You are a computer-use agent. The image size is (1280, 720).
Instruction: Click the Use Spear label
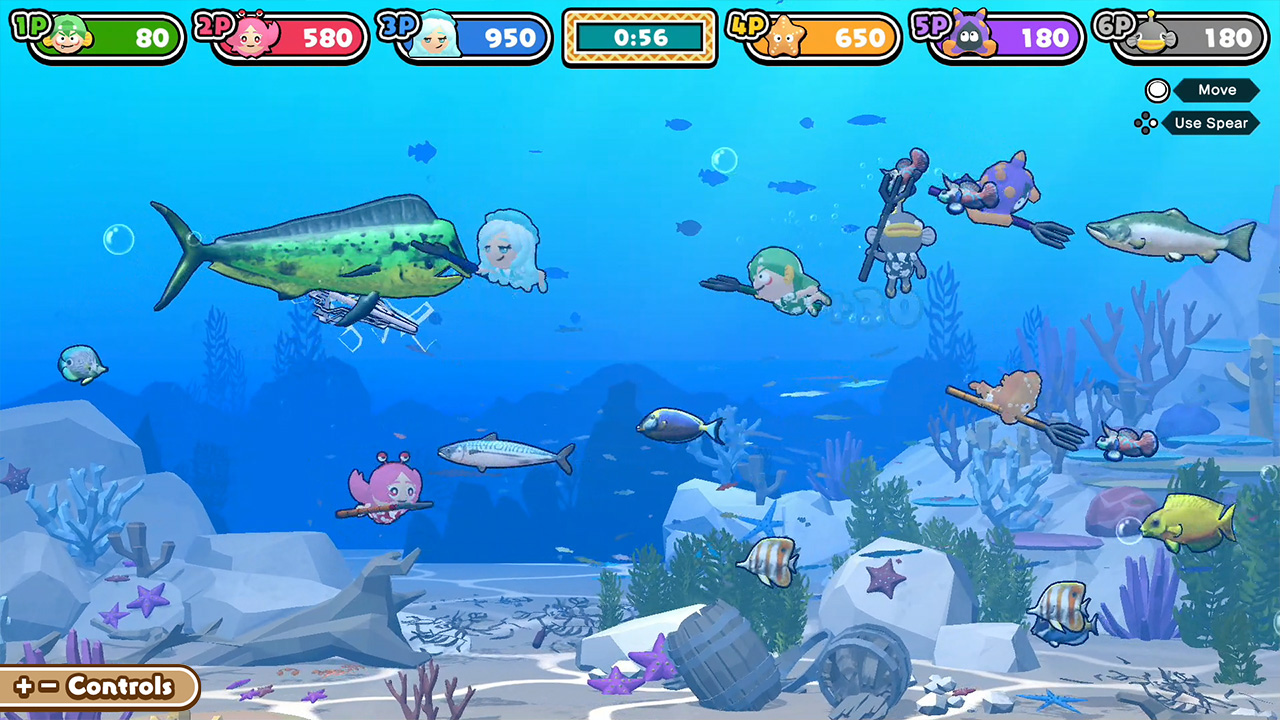1211,123
